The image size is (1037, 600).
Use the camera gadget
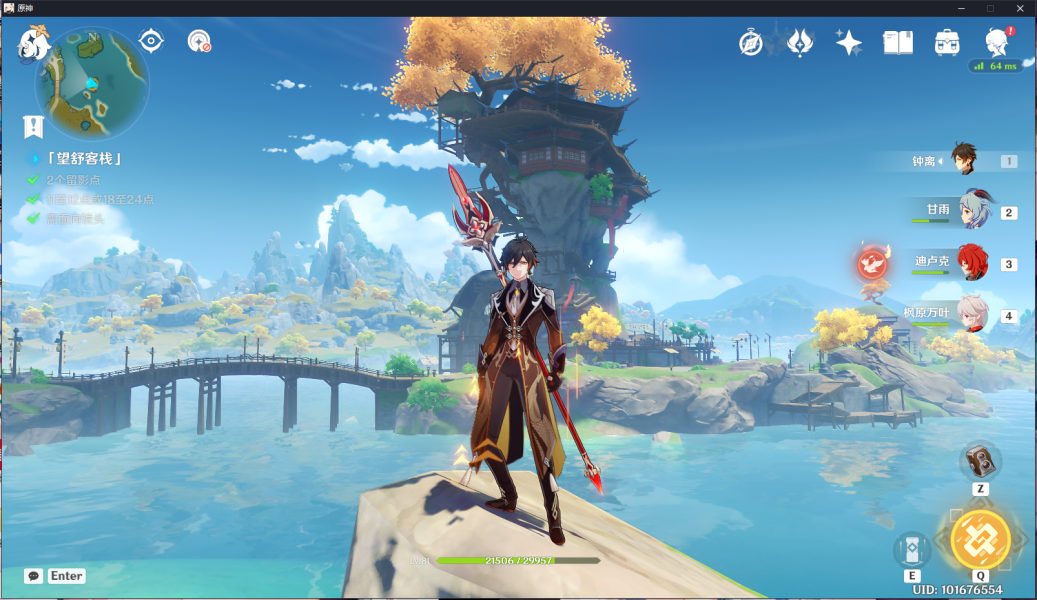980,461
